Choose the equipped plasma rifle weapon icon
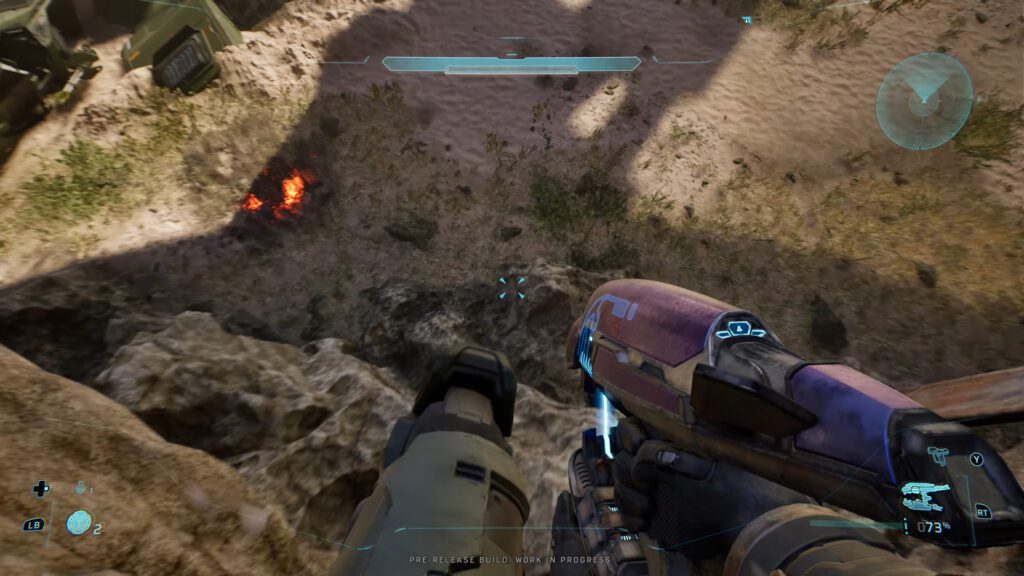Screen dimensions: 1024x576 (x=926, y=494)
